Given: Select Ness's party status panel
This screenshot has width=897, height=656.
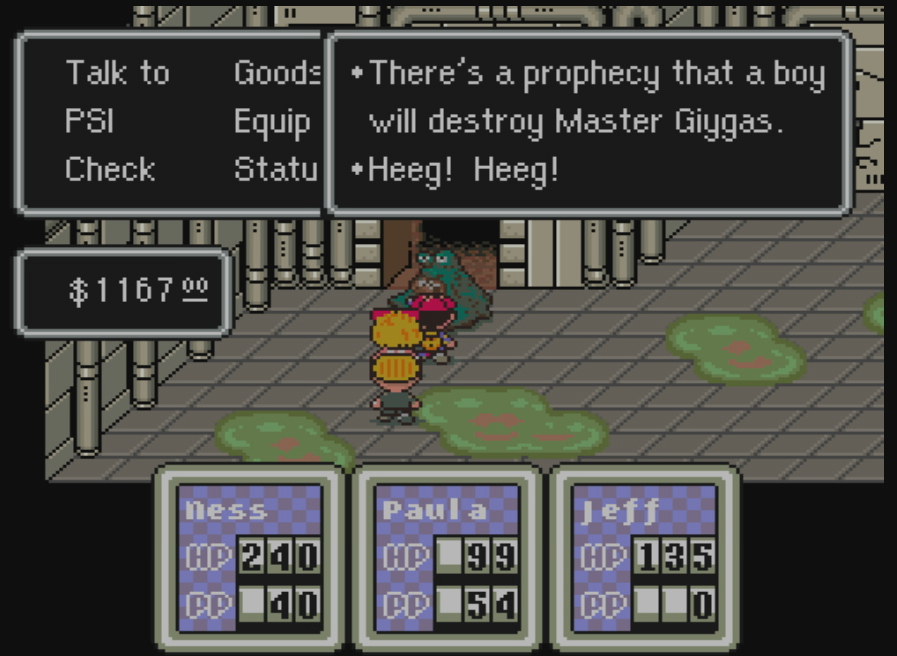Looking at the screenshot, I should (x=249, y=558).
